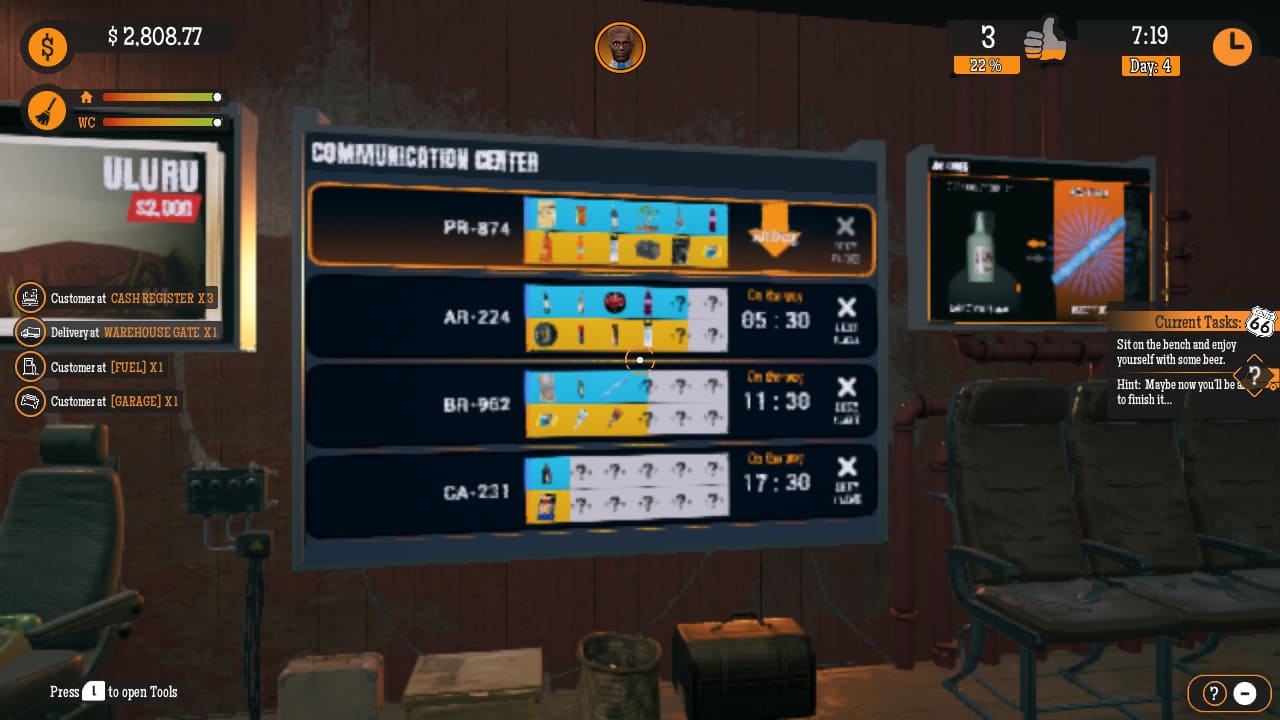Click the garage customer notification icon
This screenshot has width=1280, height=720.
pyautogui.click(x=31, y=401)
